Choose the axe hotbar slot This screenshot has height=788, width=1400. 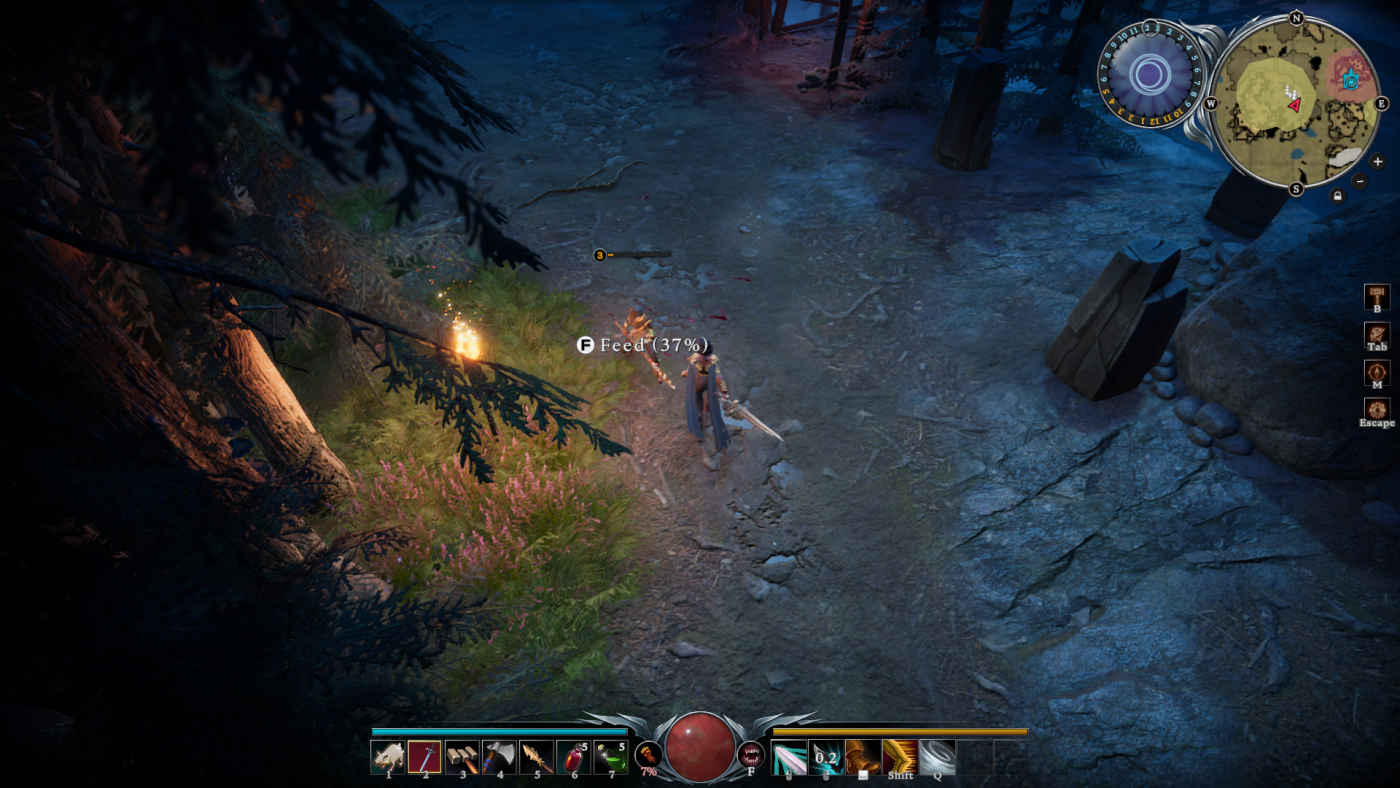(499, 757)
